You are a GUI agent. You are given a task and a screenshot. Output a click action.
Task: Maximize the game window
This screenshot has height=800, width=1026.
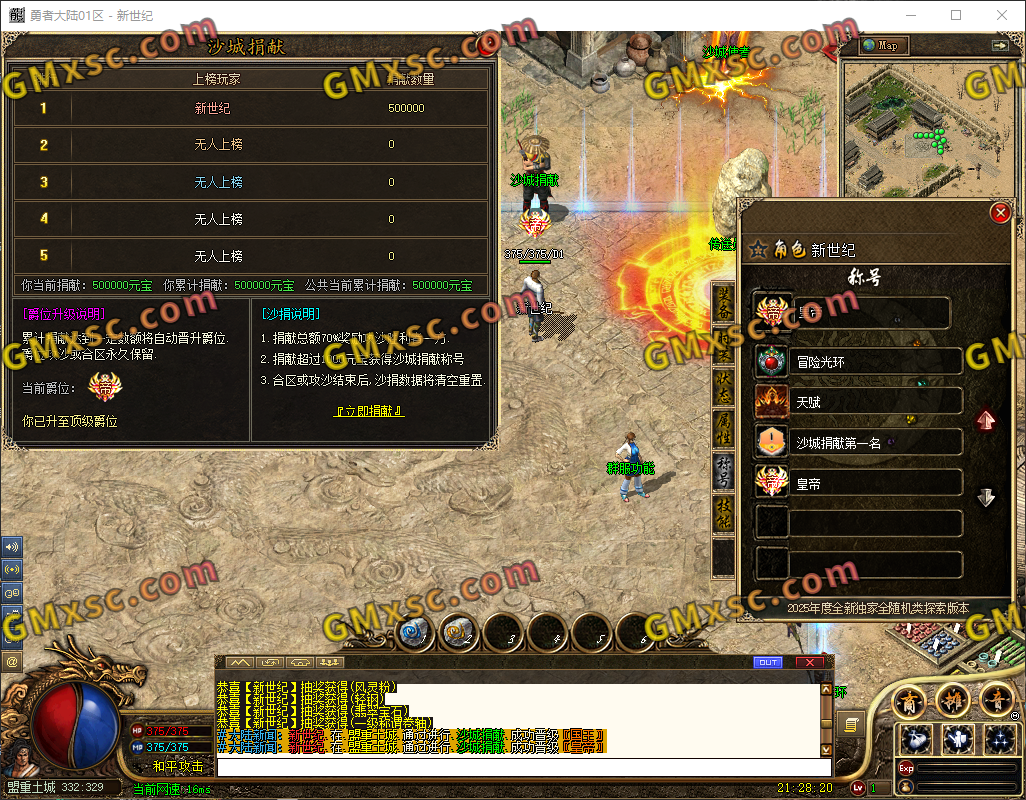(x=956, y=15)
